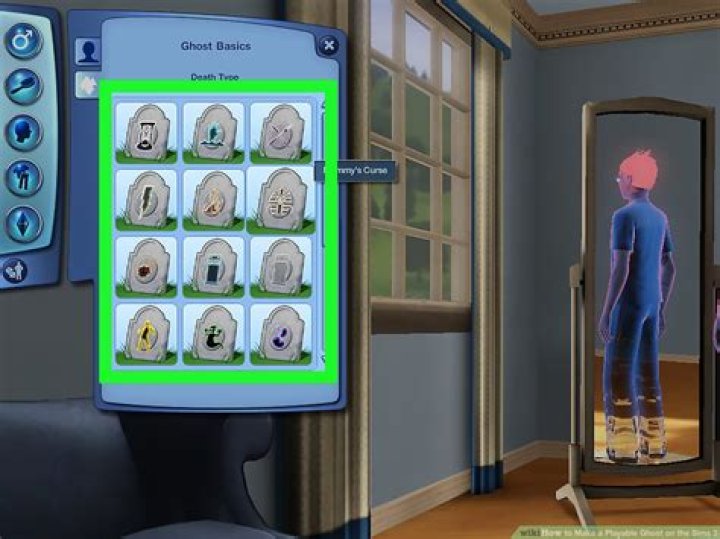Pick the yellow figure tombstone

(x=146, y=334)
